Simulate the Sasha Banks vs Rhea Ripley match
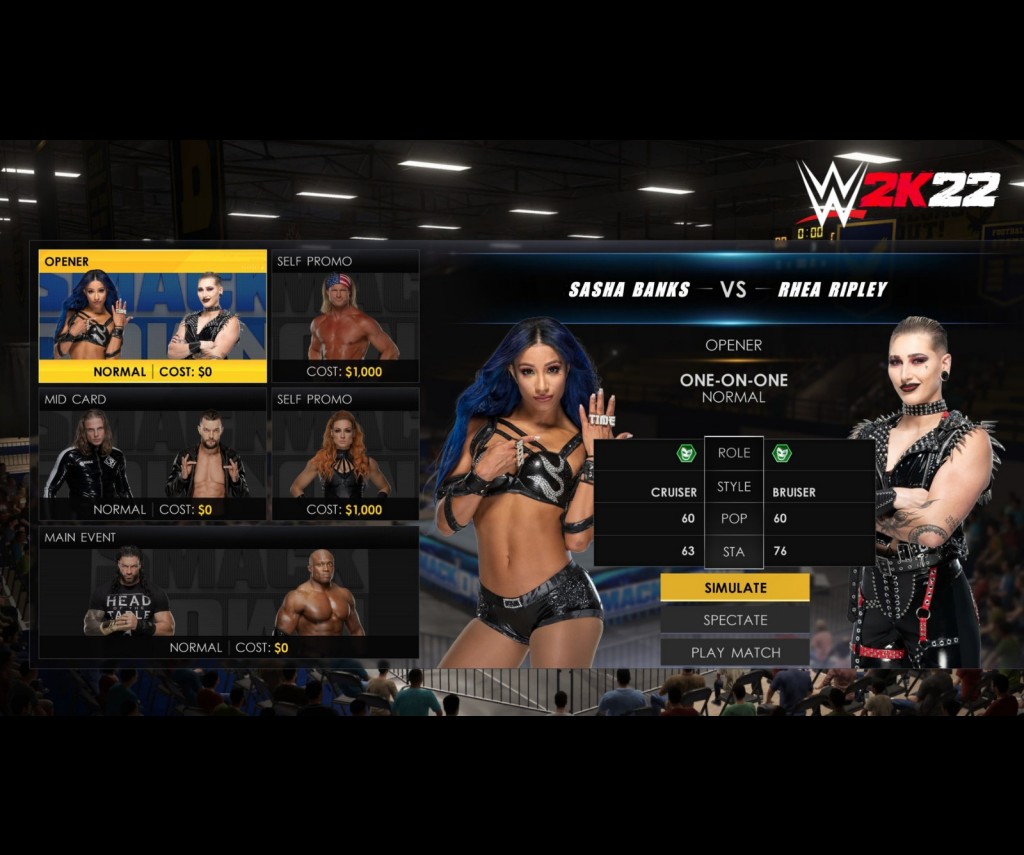The image size is (1024, 855). pyautogui.click(x=735, y=588)
